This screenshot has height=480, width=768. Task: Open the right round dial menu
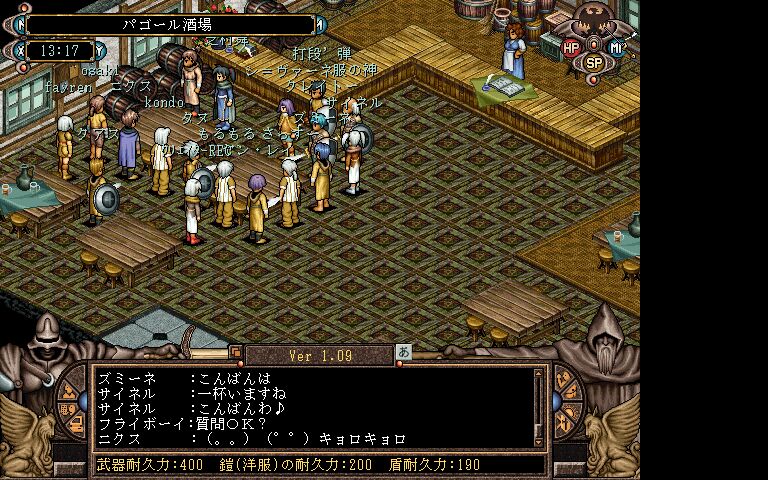[567, 403]
